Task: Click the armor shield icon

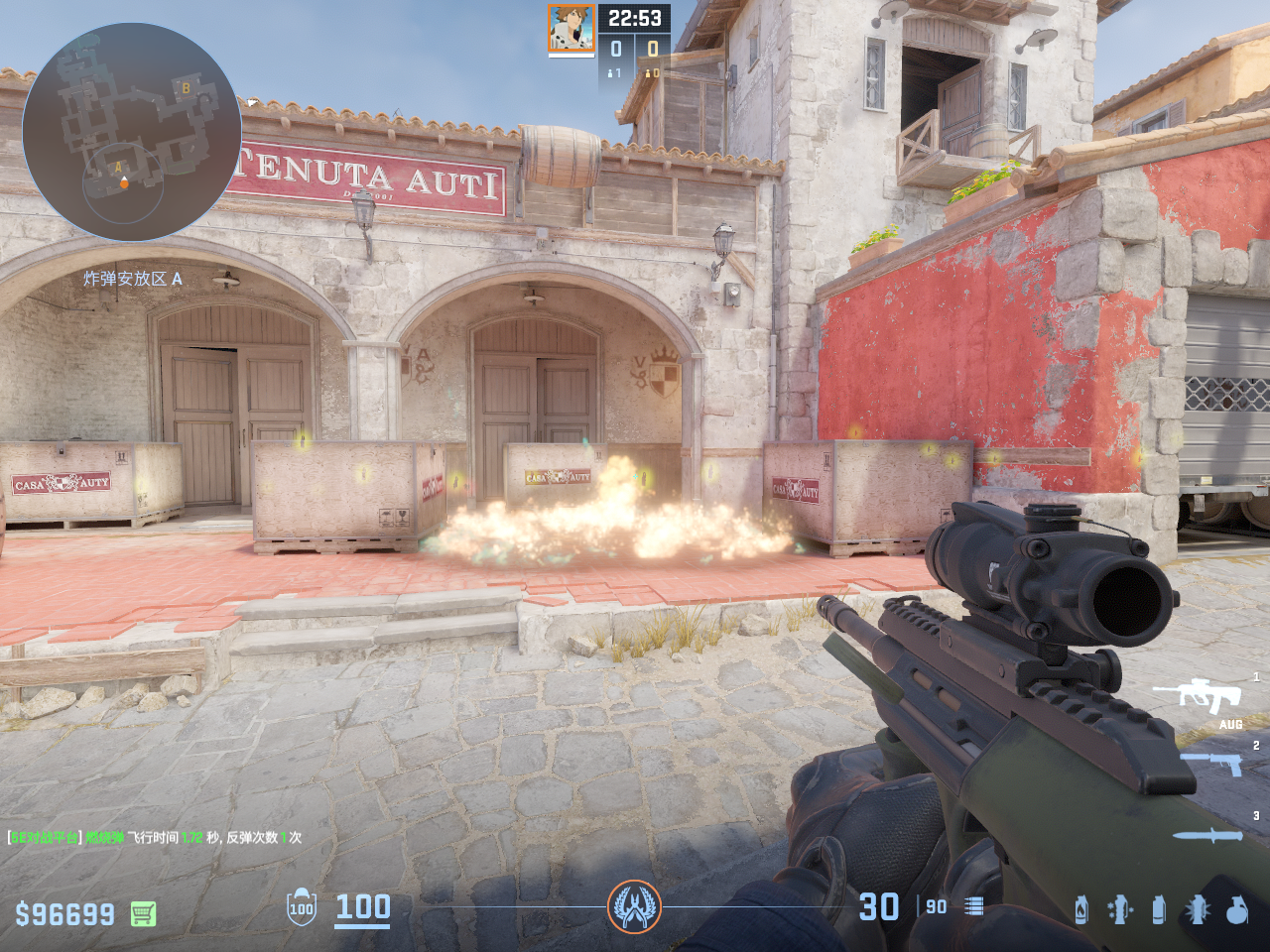Action: (x=301, y=907)
